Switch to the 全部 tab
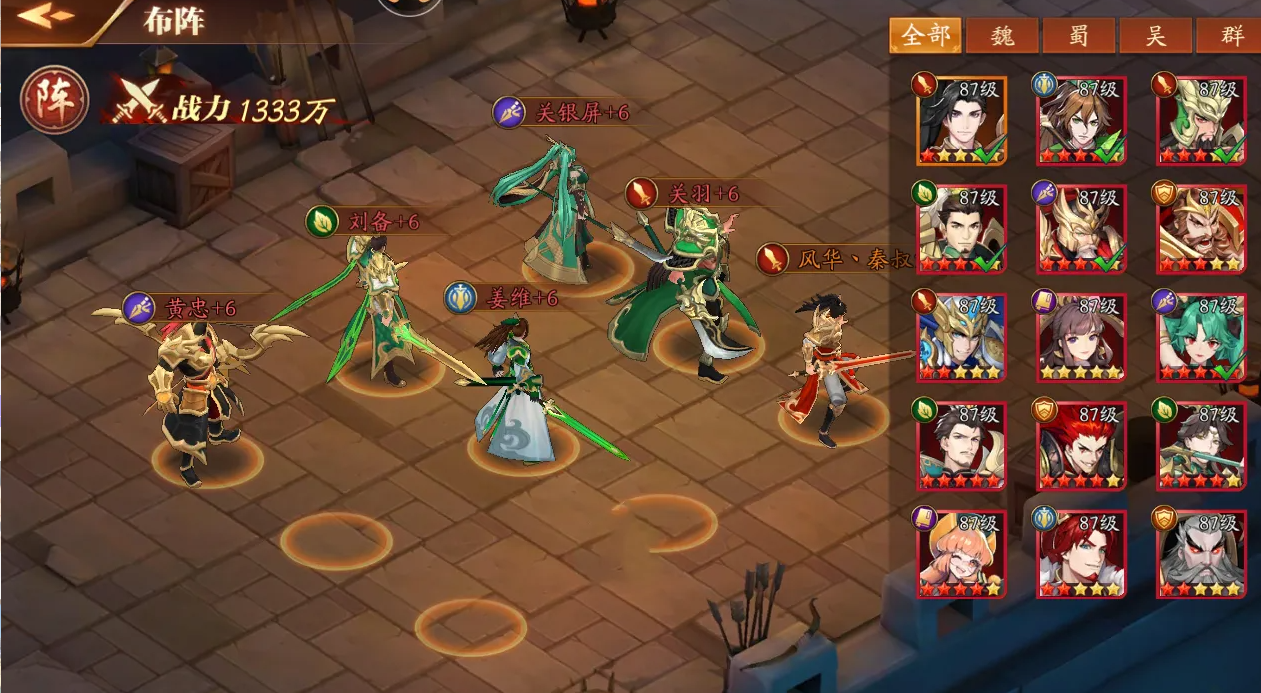1261x693 pixels. click(x=925, y=37)
